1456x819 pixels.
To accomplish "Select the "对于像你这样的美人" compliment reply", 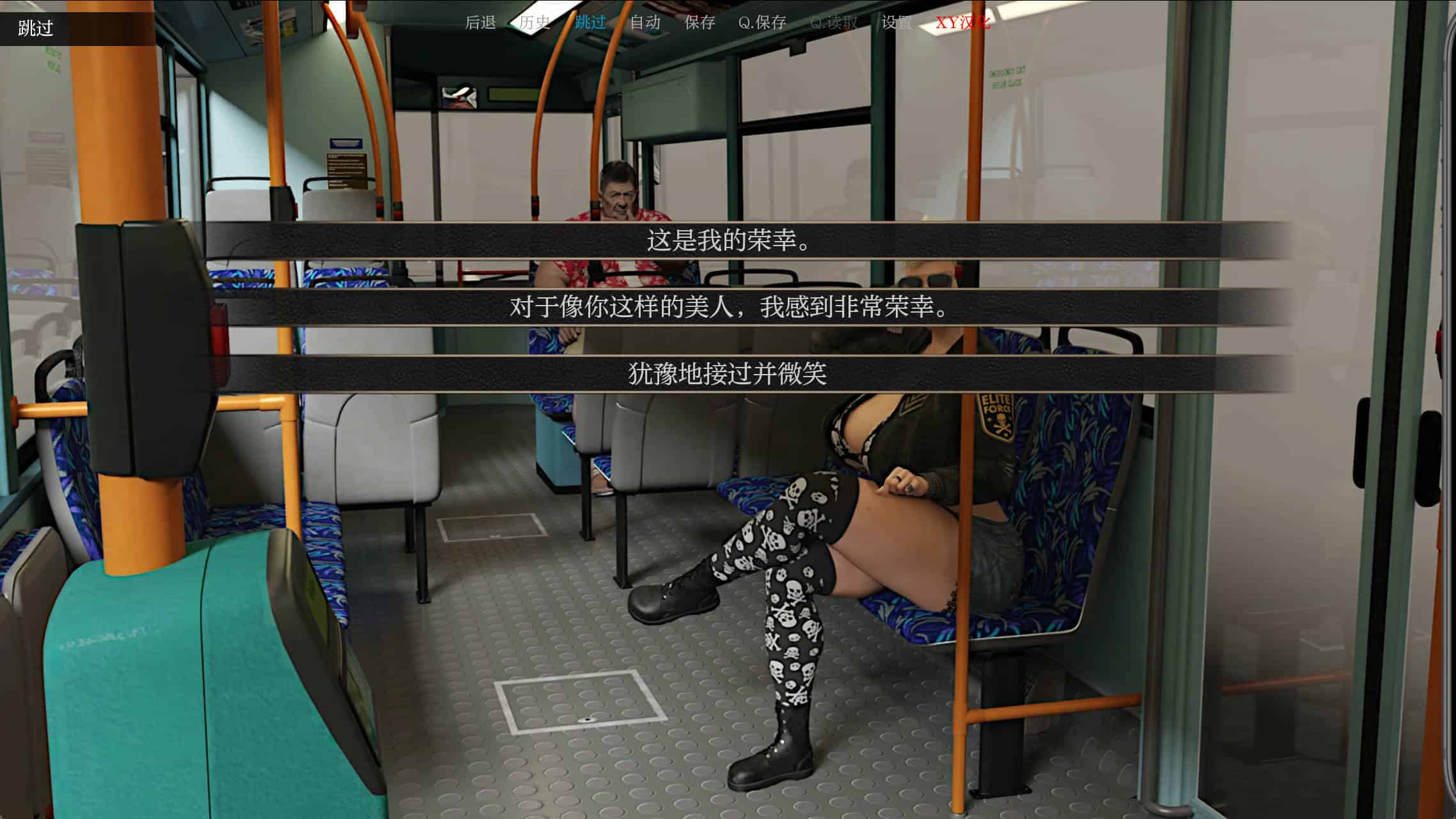I will coord(728,308).
